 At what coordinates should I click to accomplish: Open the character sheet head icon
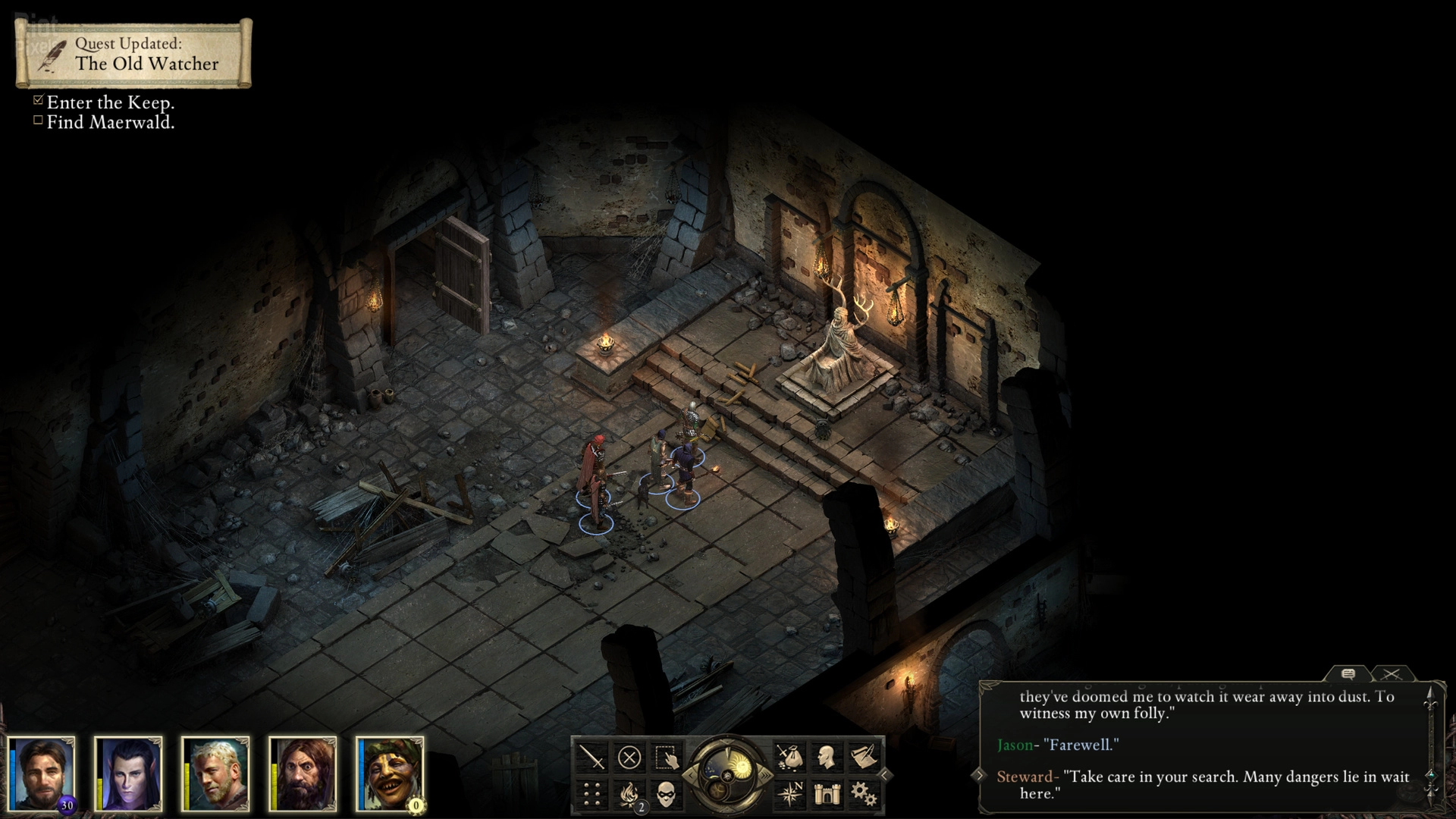tap(826, 757)
